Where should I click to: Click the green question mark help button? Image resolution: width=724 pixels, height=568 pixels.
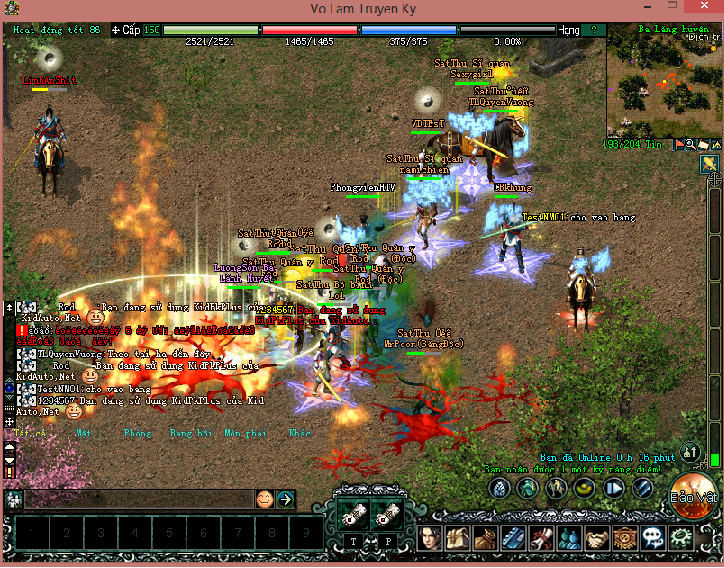595,30
